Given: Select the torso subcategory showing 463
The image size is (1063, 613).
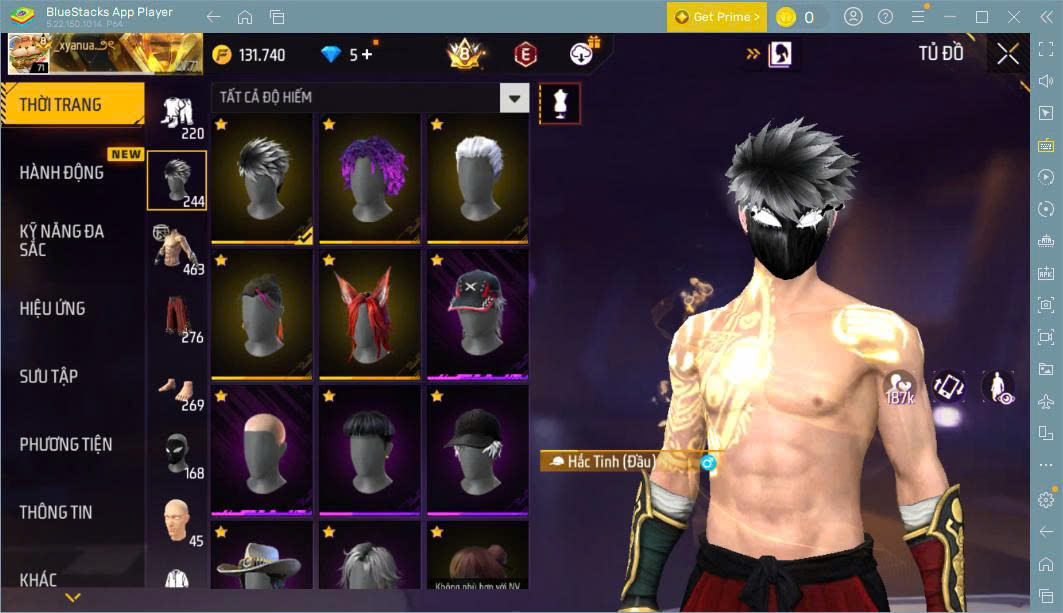Looking at the screenshot, I should 177,248.
